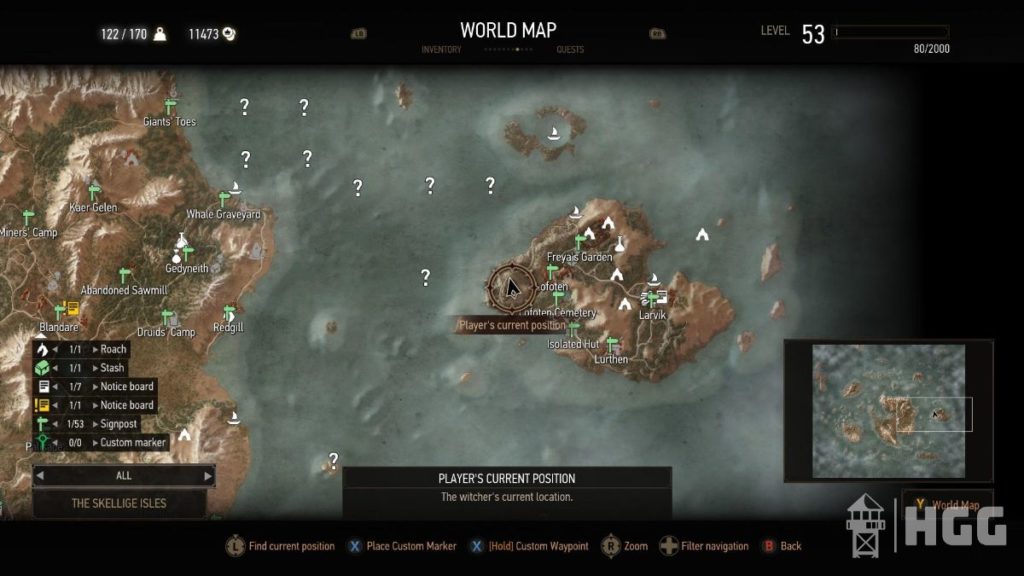Click the Skellige overview minimap

[x=888, y=410]
